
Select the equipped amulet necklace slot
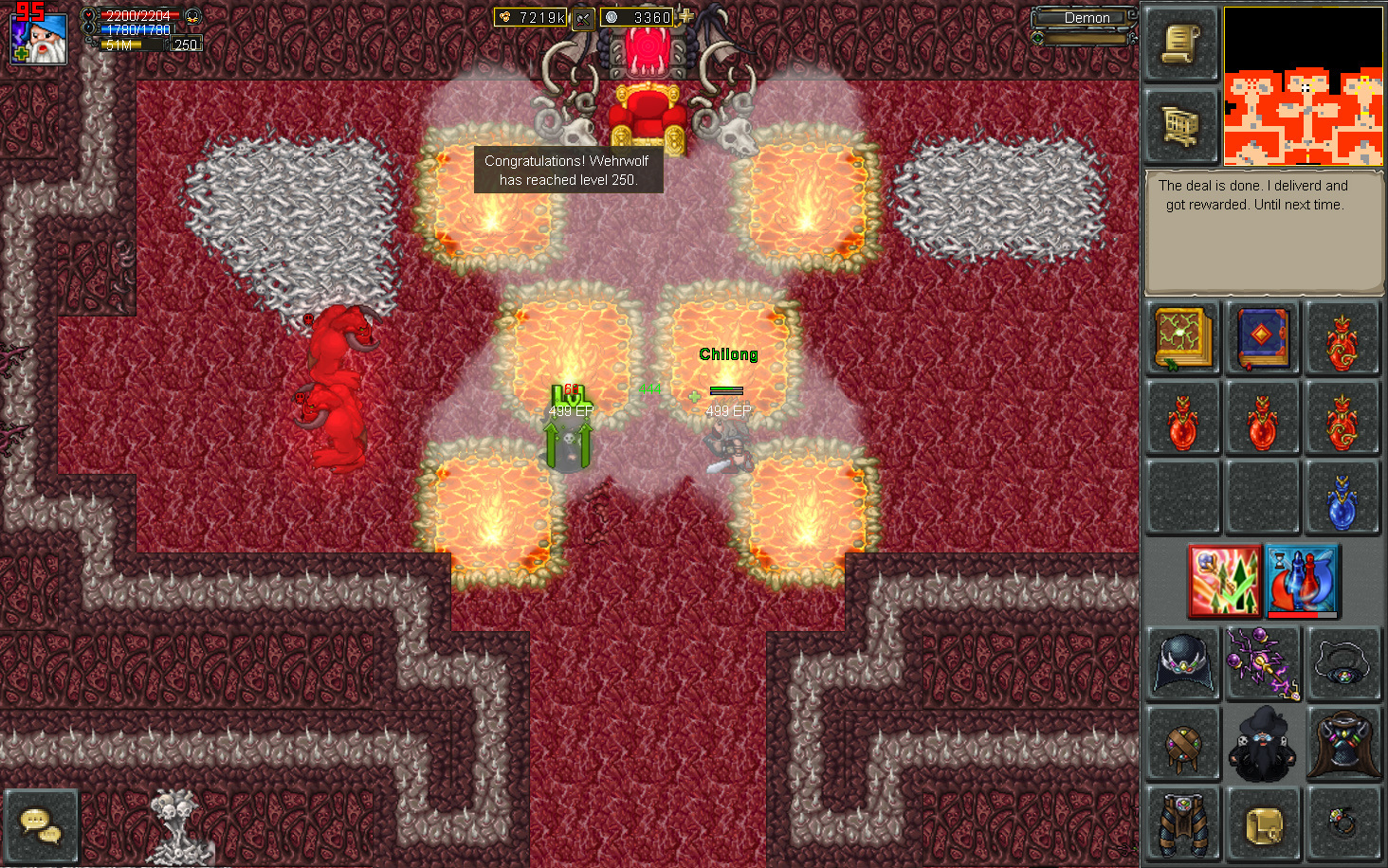click(x=1342, y=663)
